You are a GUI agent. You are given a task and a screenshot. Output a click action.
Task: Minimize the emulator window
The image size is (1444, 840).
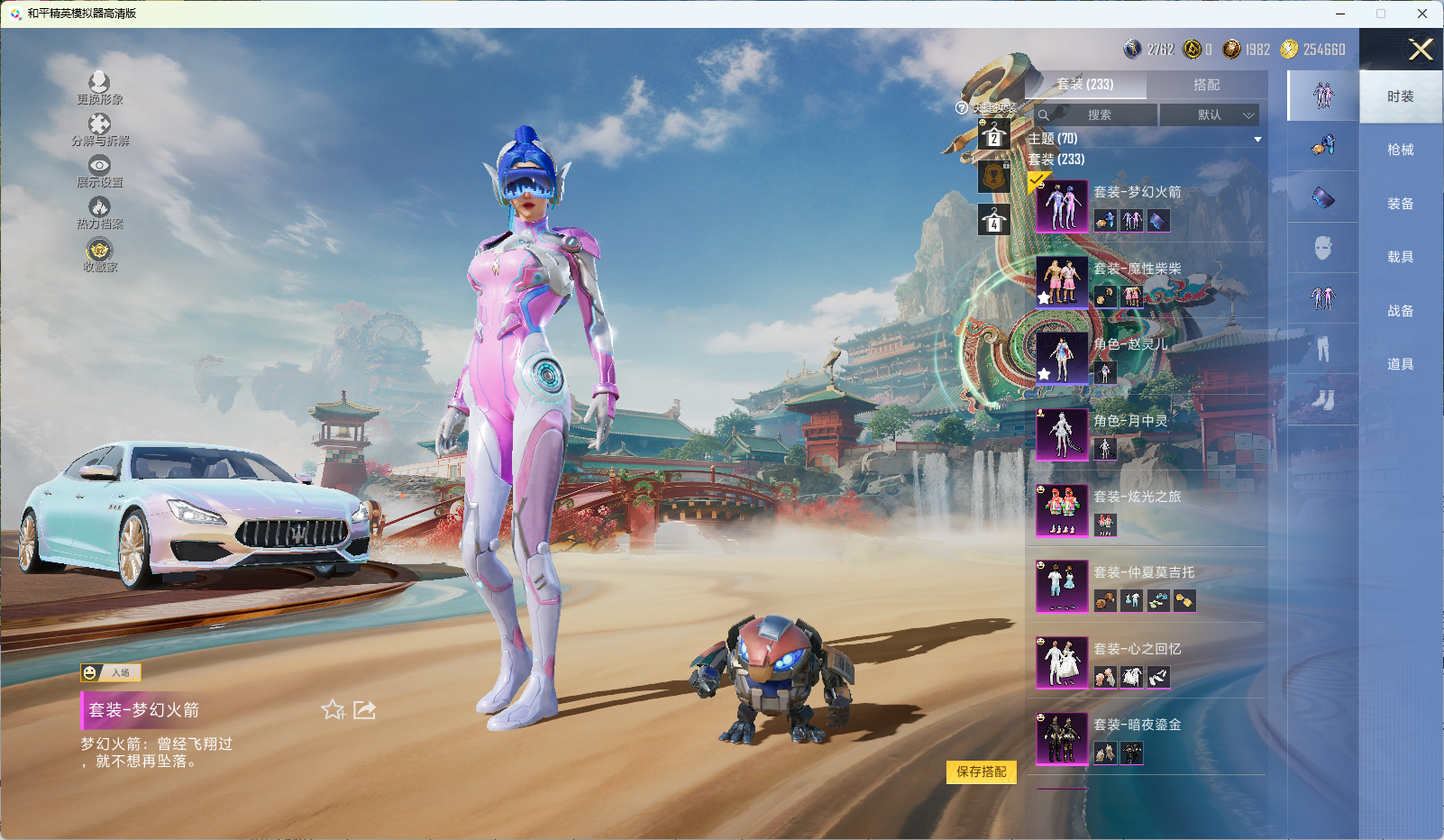pyautogui.click(x=1339, y=14)
